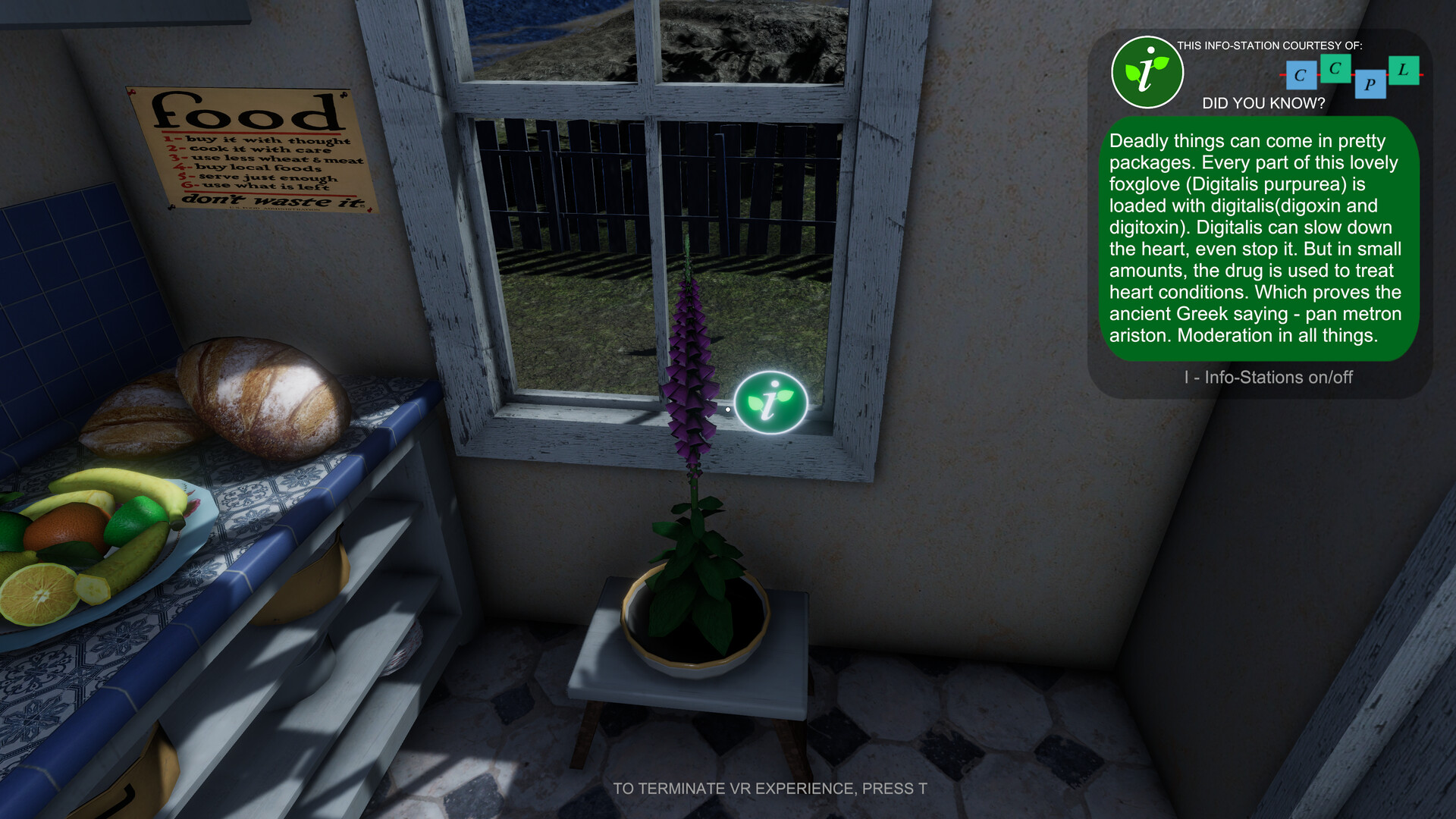Select the teal C sponsor square
Viewport: 1456px width, 819px height.
[x=1334, y=70]
